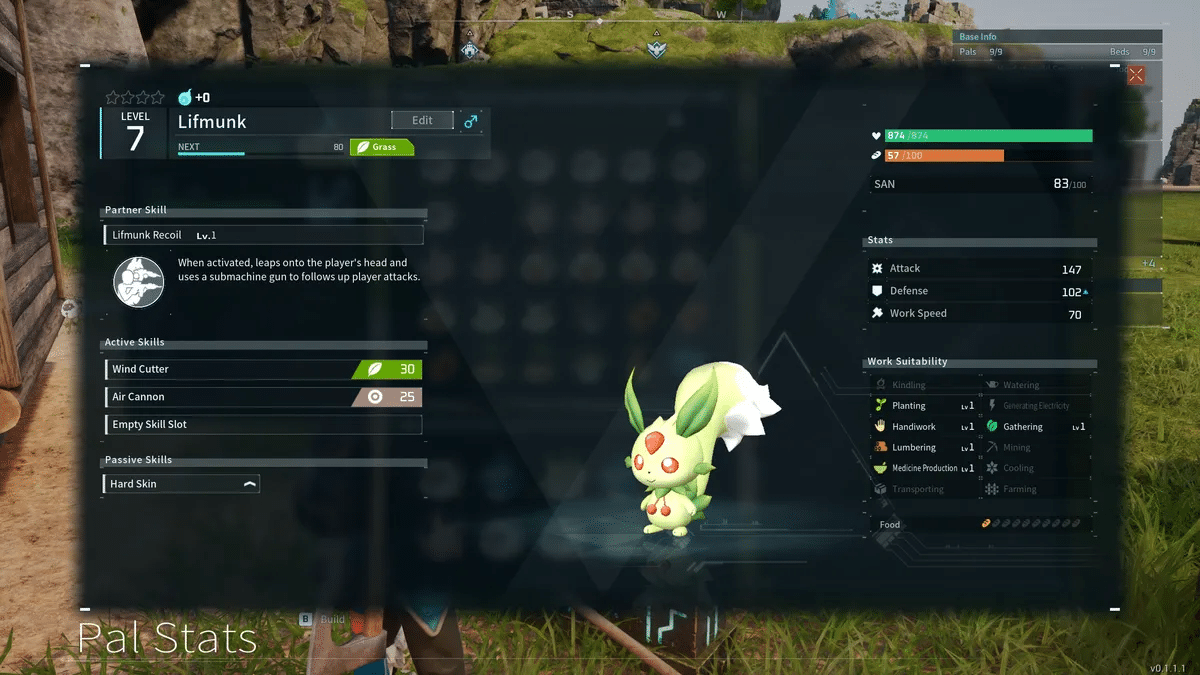The image size is (1200, 675).
Task: Close the Pal Stats window
Action: tap(1136, 75)
